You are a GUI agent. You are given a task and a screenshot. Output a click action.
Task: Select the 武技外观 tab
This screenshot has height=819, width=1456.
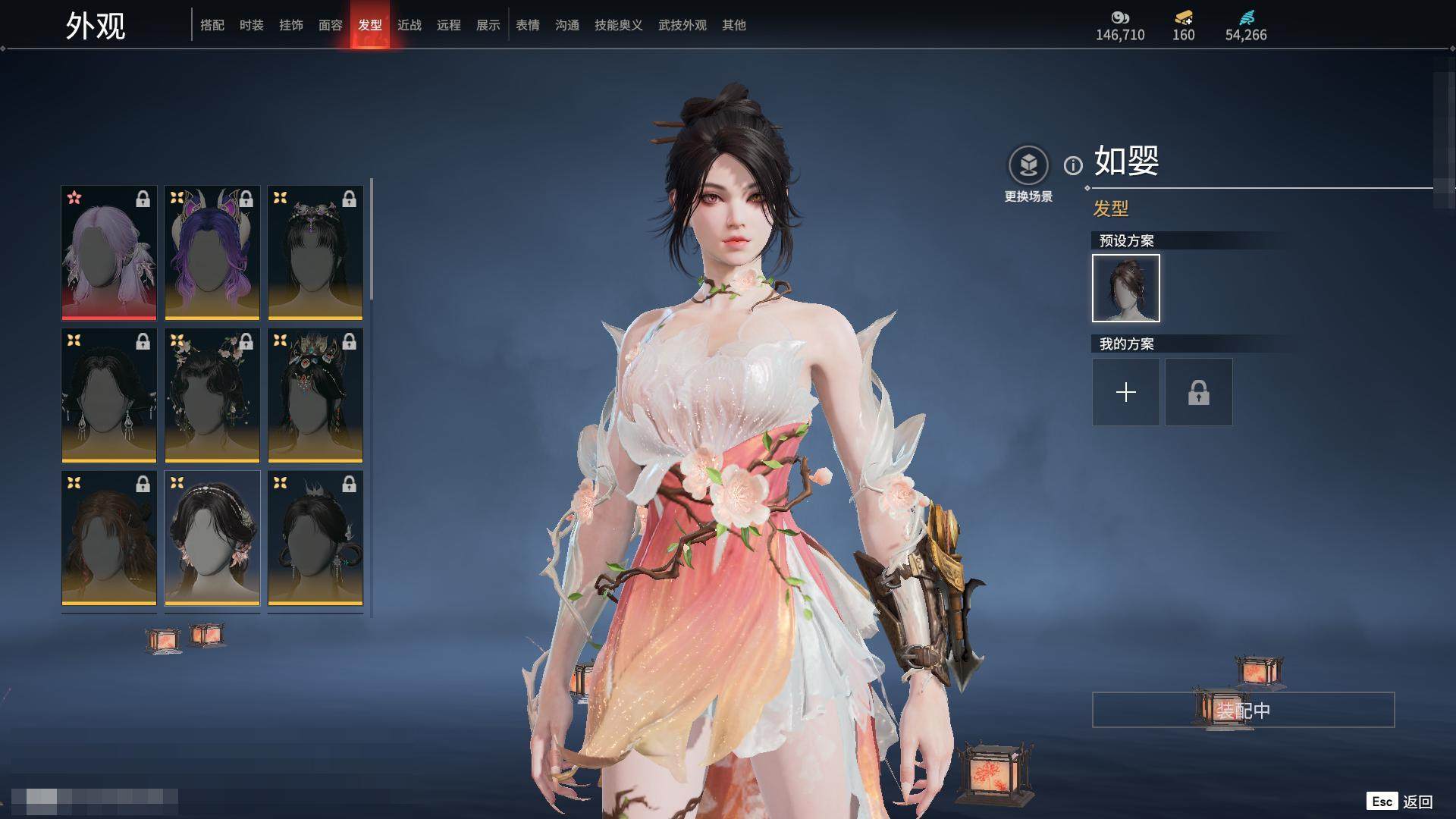click(682, 25)
